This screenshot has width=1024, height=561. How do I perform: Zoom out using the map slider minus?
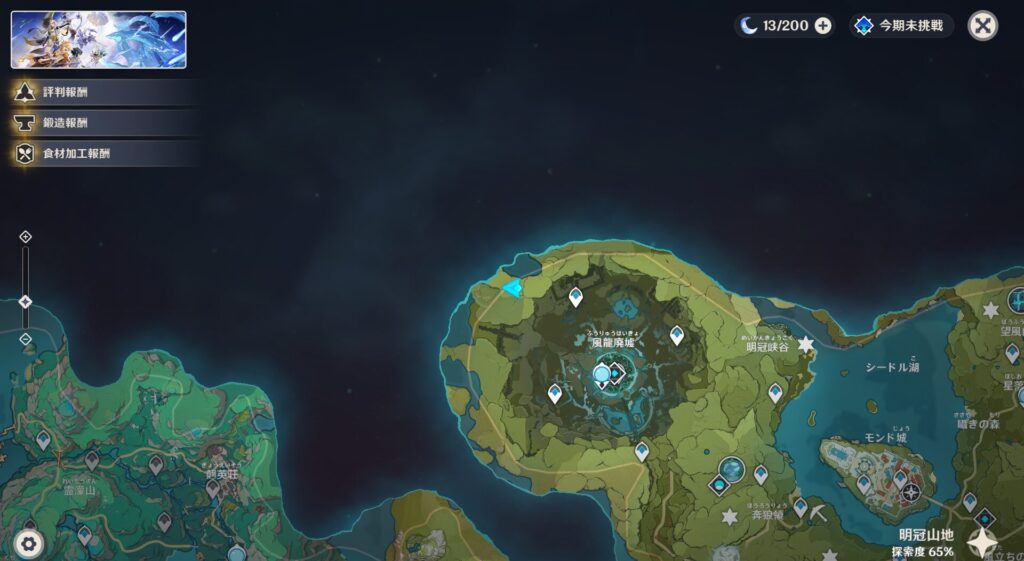click(x=26, y=339)
